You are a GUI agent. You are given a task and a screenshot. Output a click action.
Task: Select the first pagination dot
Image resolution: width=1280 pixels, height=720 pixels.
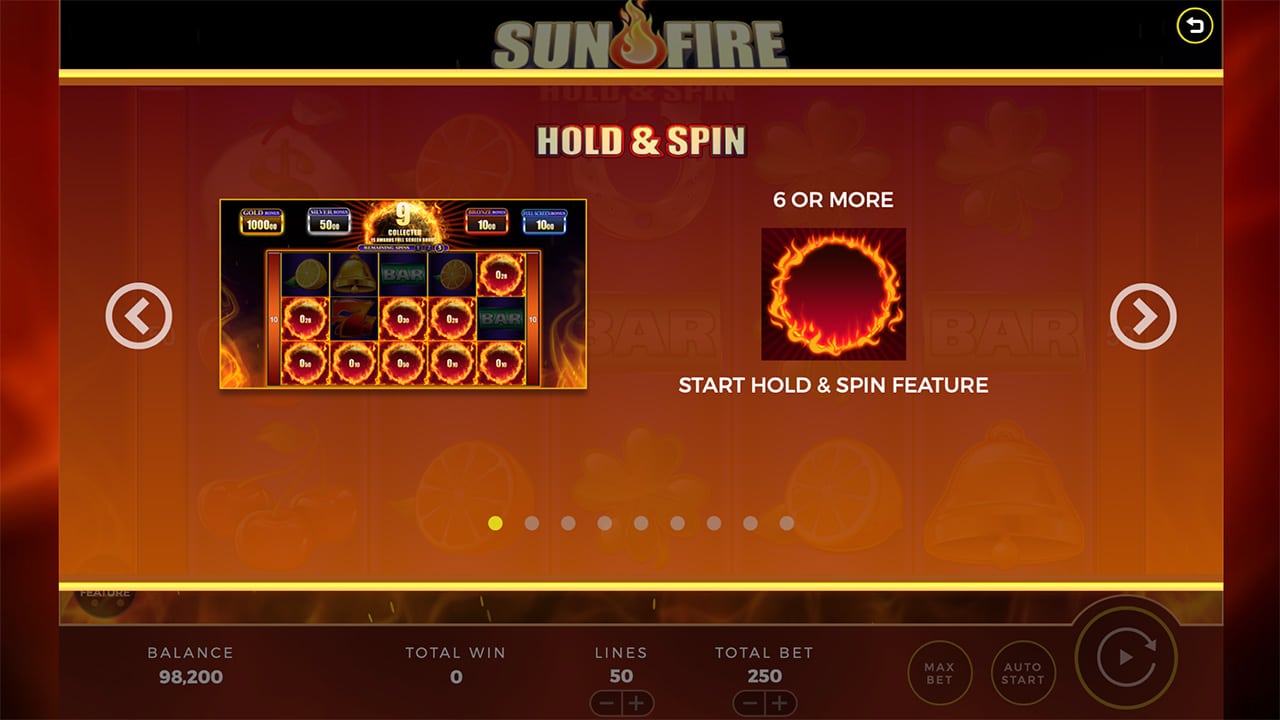497,522
